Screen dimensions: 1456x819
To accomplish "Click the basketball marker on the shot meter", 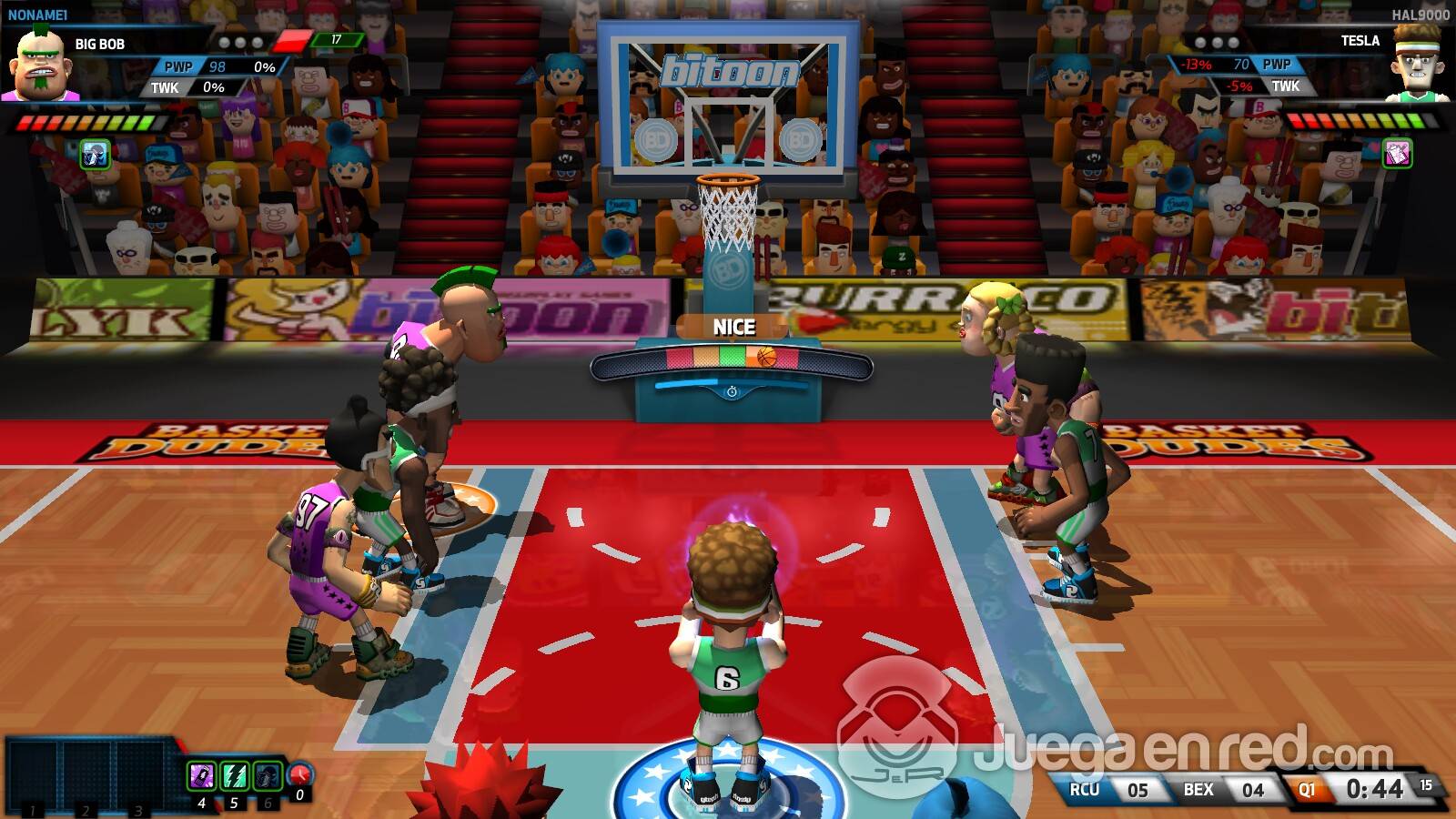I will pyautogui.click(x=767, y=357).
